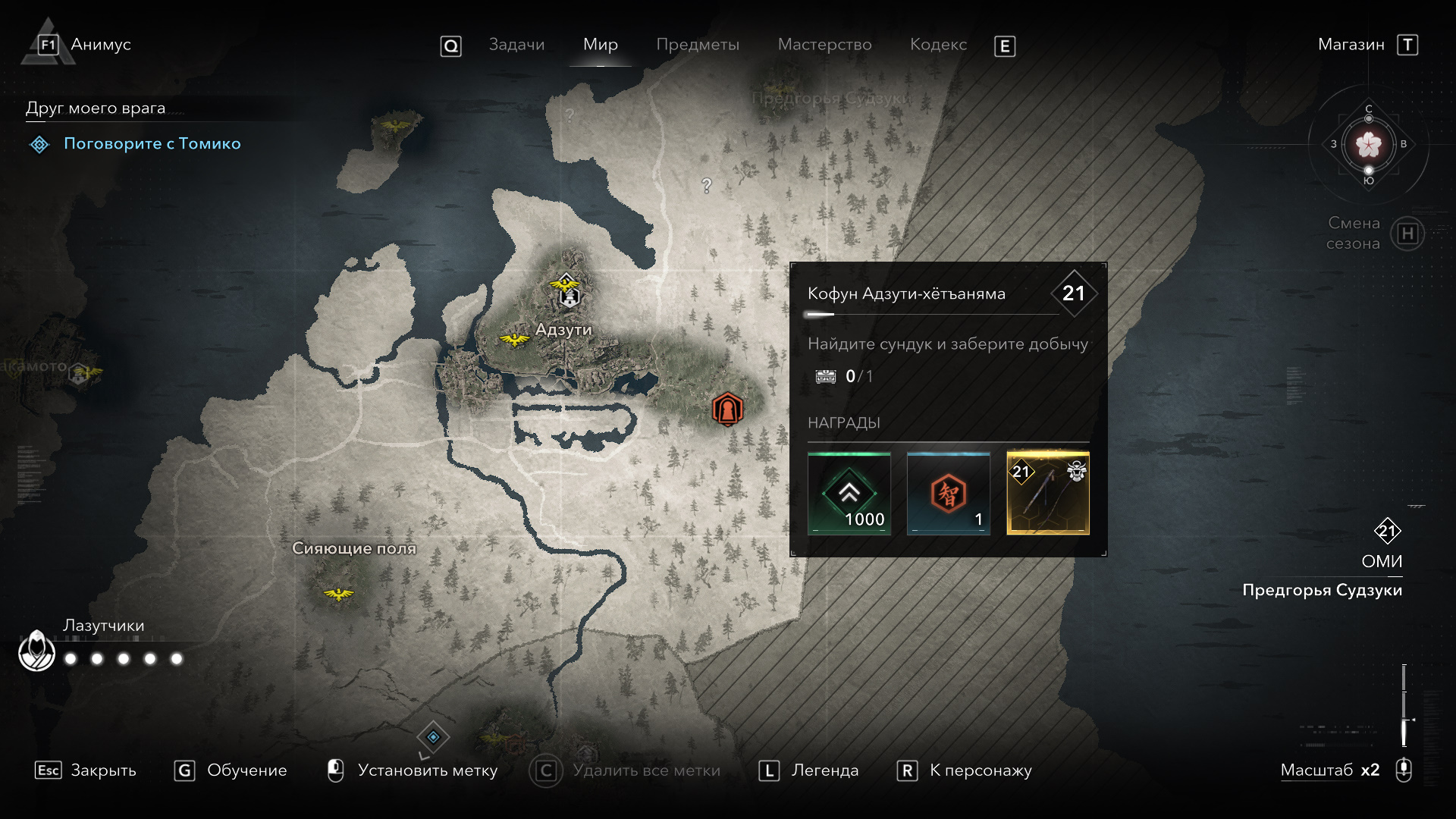The height and width of the screenshot is (819, 1456).
Task: Go to the Кодекс tab
Action: 938,45
